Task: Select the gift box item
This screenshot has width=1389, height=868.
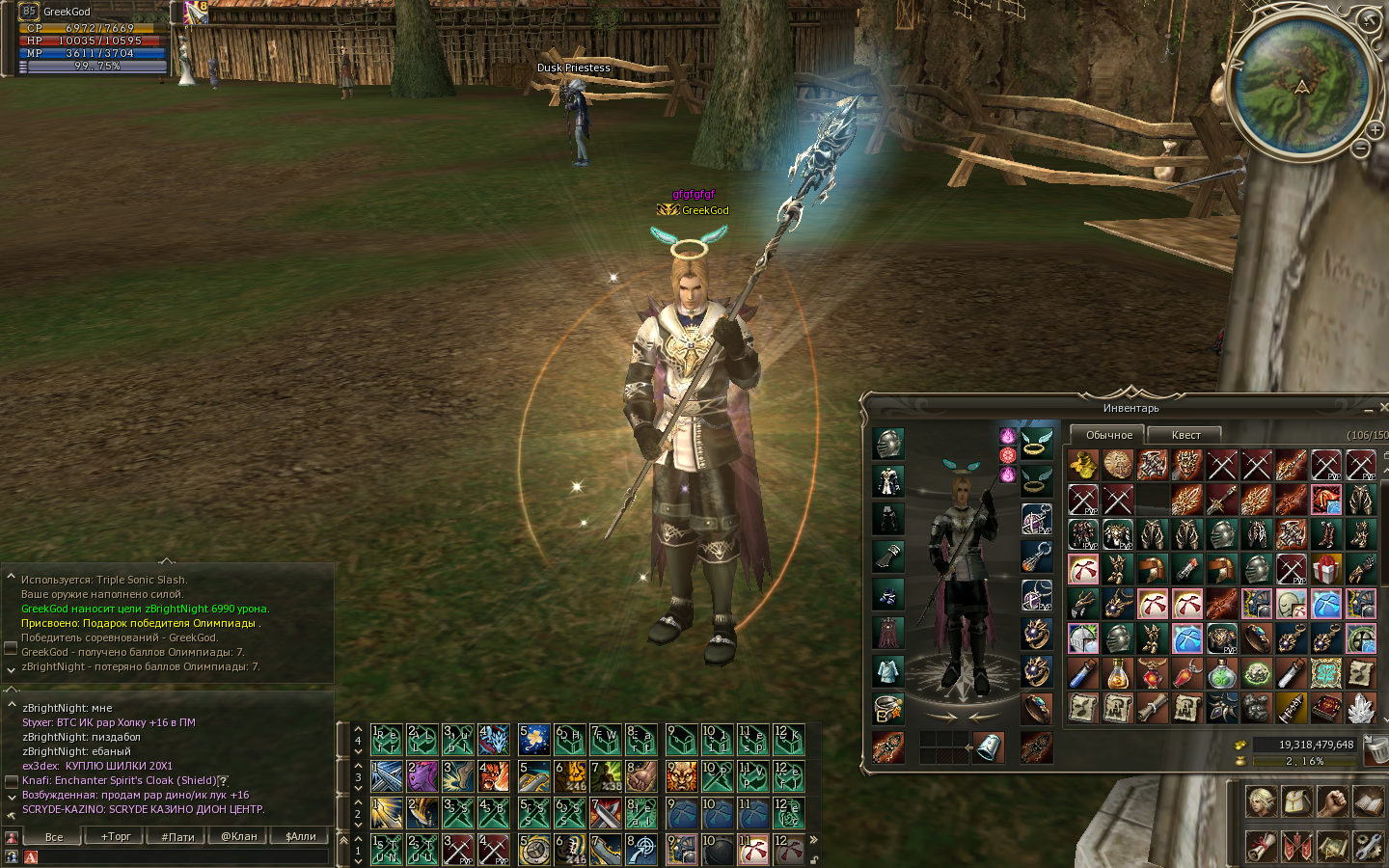Action: (x=1326, y=569)
